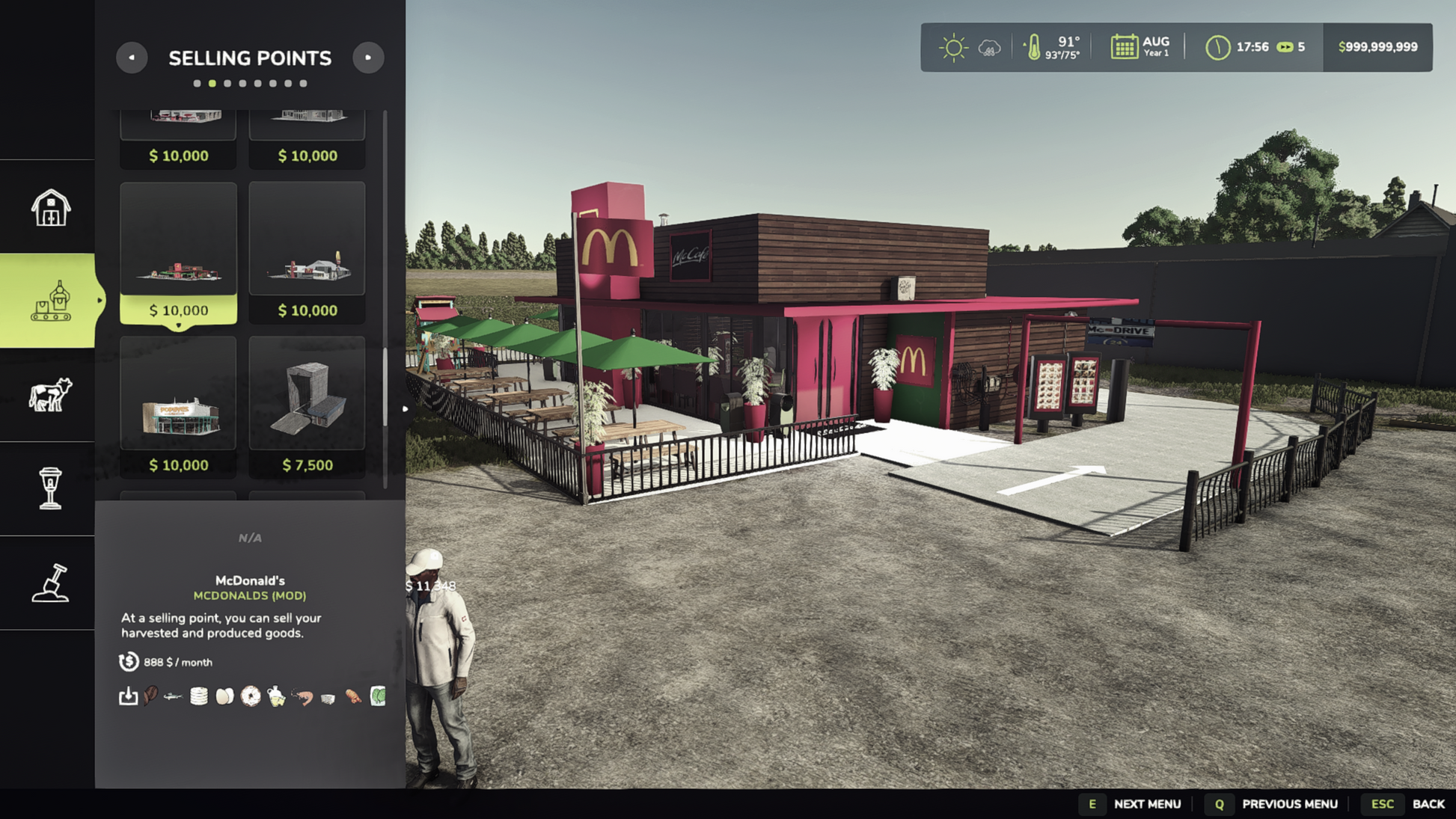Pick the Popeyes storefront selling point

(x=178, y=406)
